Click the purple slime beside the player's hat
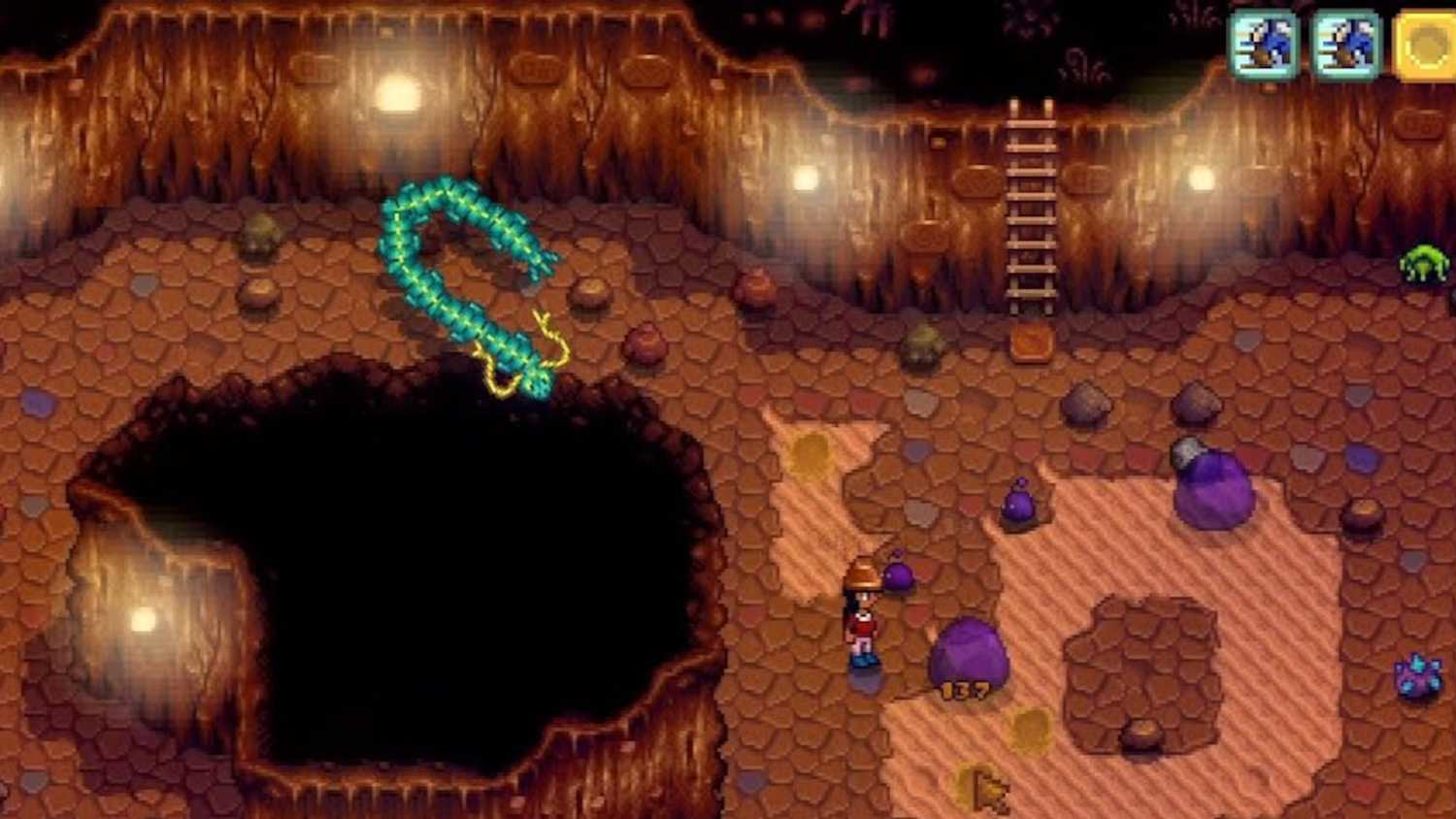This screenshot has width=1456, height=819. (x=898, y=577)
